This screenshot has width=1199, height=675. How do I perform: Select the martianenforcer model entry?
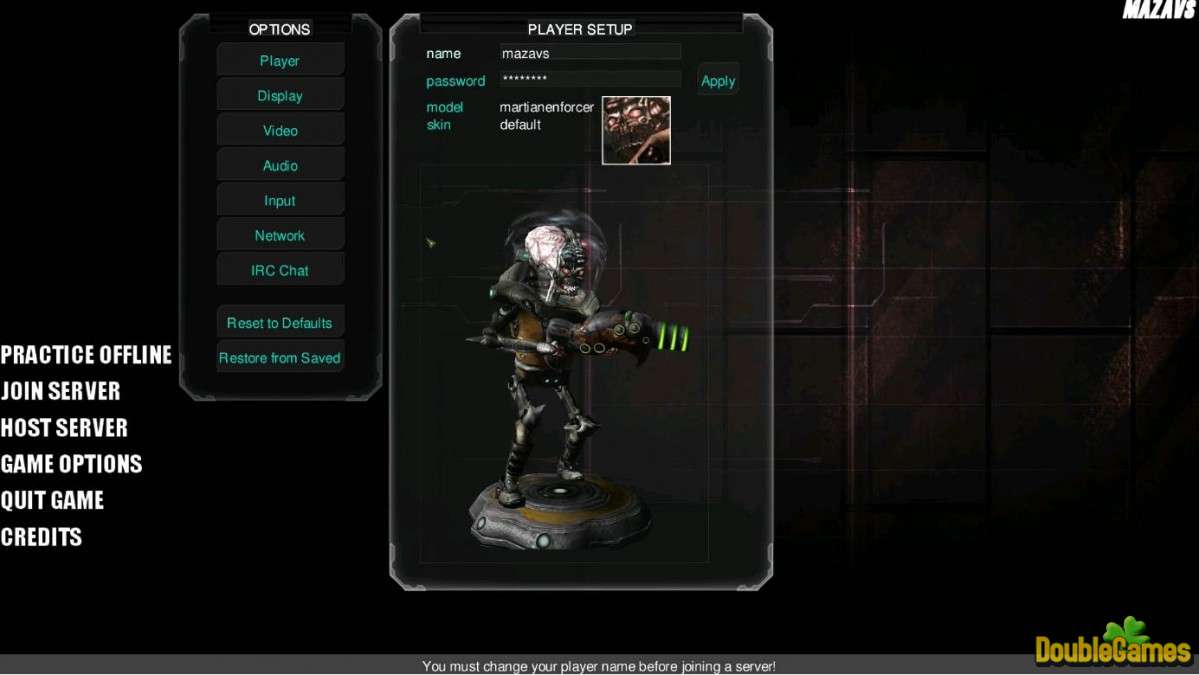546,107
